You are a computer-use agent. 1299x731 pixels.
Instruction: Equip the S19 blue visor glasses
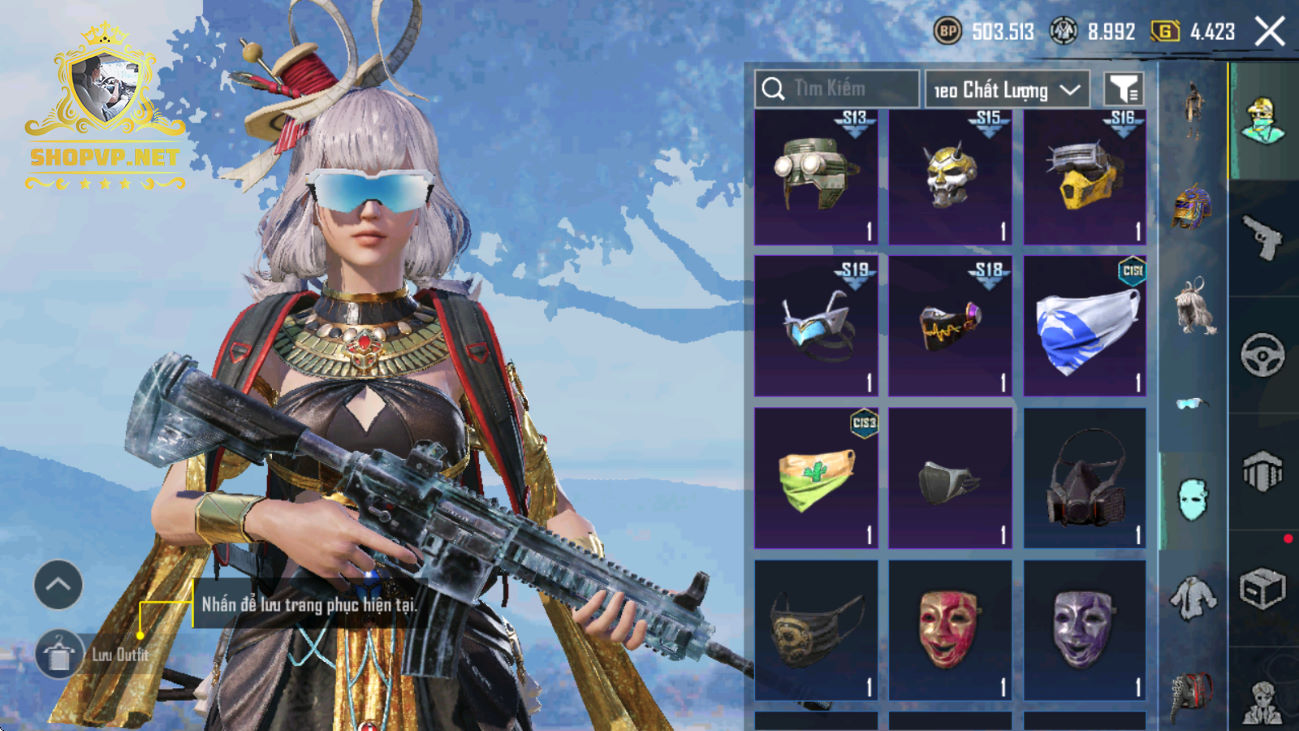tap(816, 326)
